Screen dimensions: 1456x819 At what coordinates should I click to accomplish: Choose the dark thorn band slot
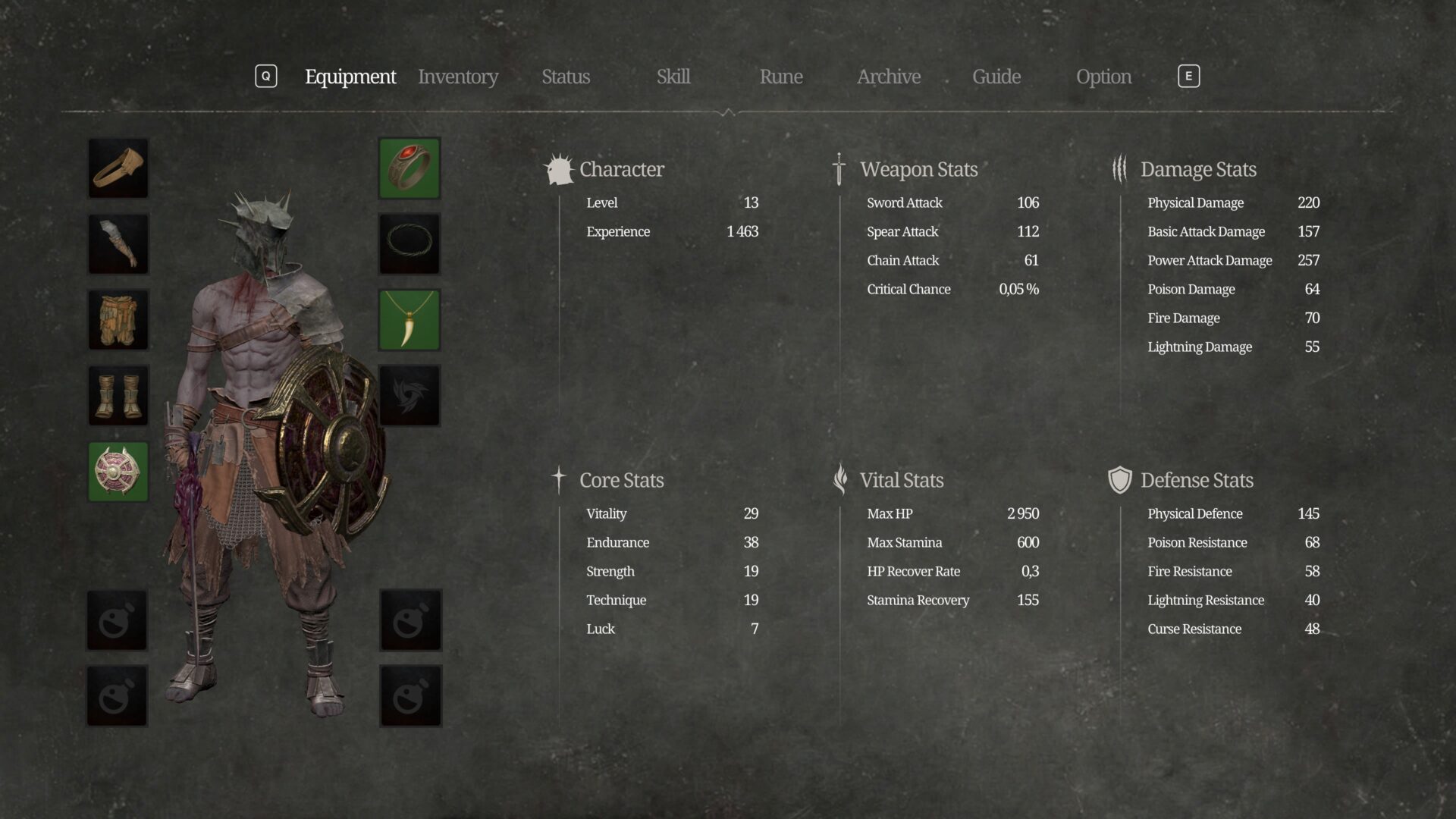pyautogui.click(x=409, y=244)
